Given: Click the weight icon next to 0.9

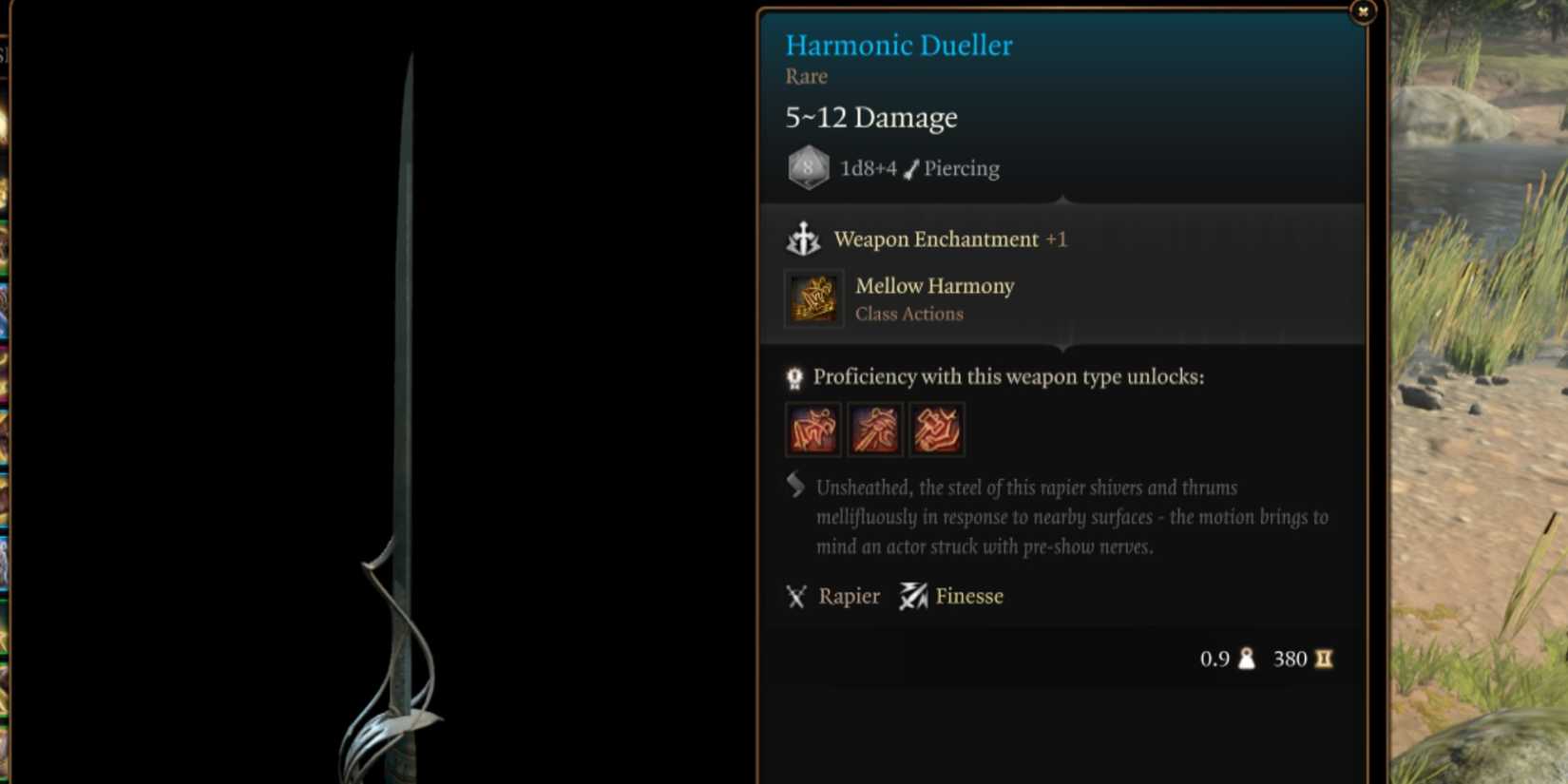Looking at the screenshot, I should 1248,659.
